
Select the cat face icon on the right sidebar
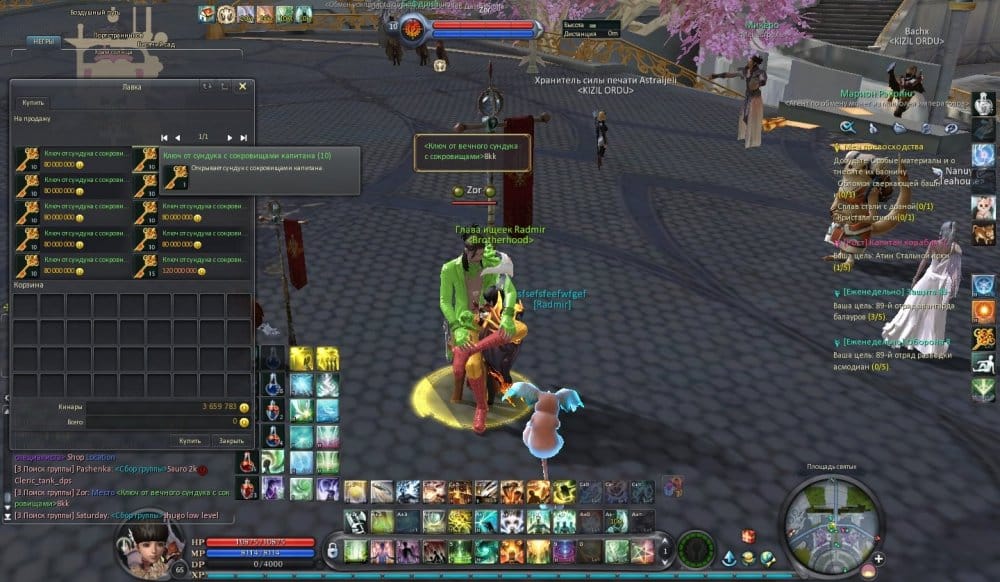(x=983, y=205)
